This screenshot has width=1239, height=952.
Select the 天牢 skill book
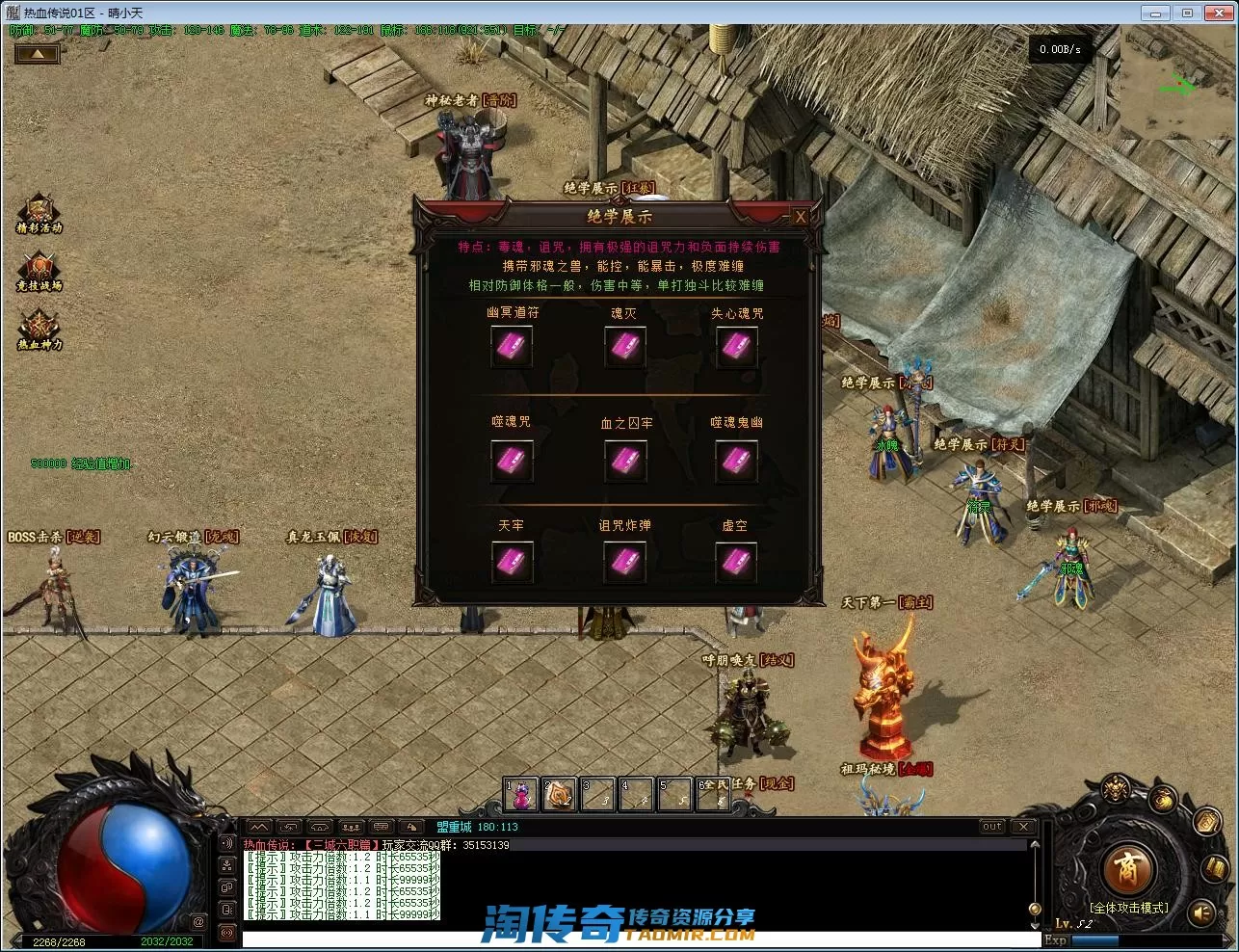coord(512,562)
